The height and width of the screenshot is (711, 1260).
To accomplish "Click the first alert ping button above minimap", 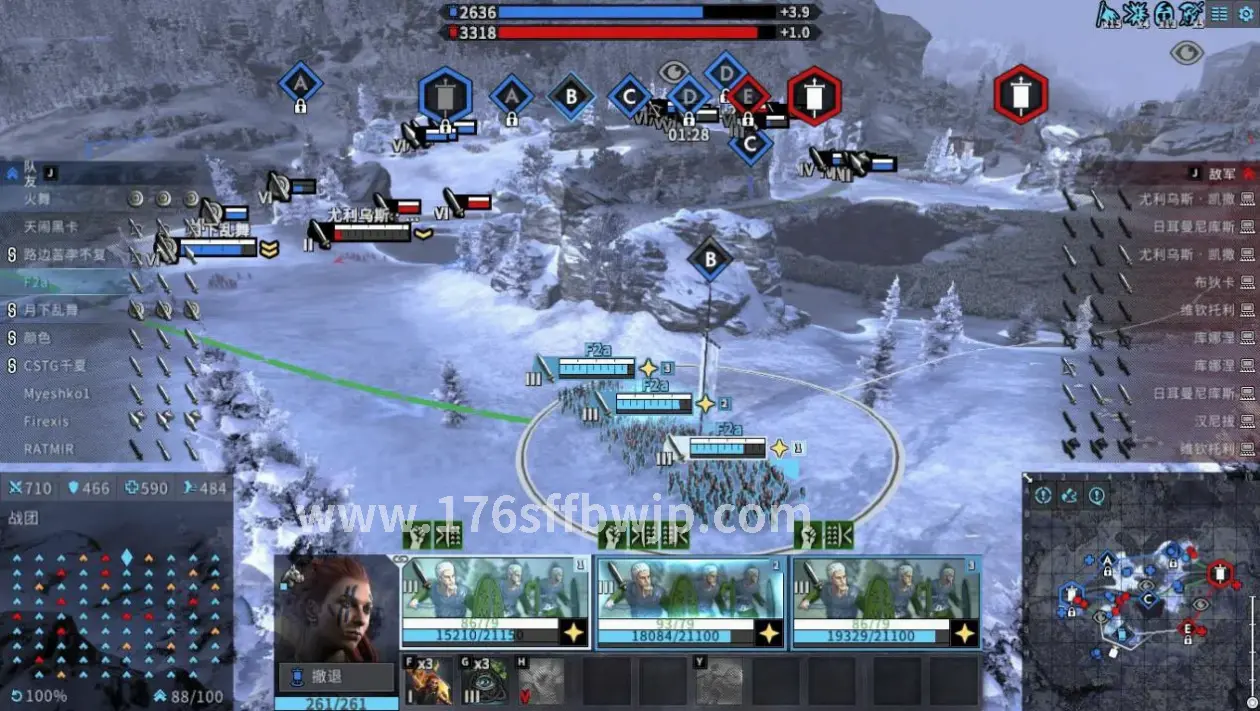I will [1043, 495].
